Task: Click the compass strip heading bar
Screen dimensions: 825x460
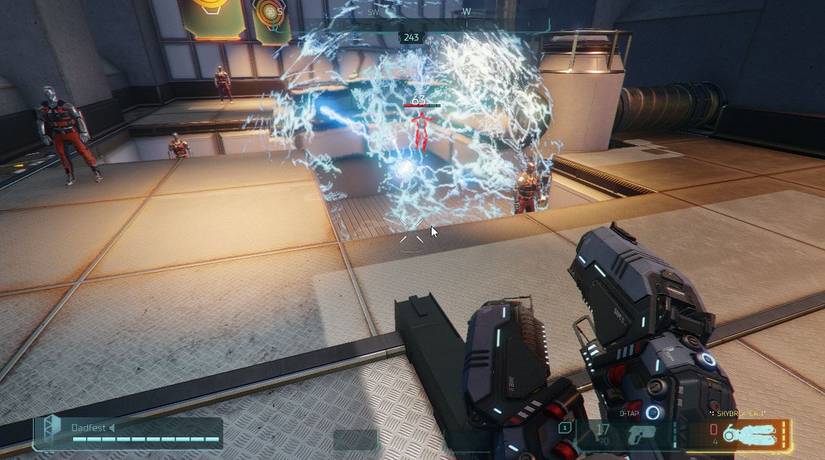Action: point(412,14)
